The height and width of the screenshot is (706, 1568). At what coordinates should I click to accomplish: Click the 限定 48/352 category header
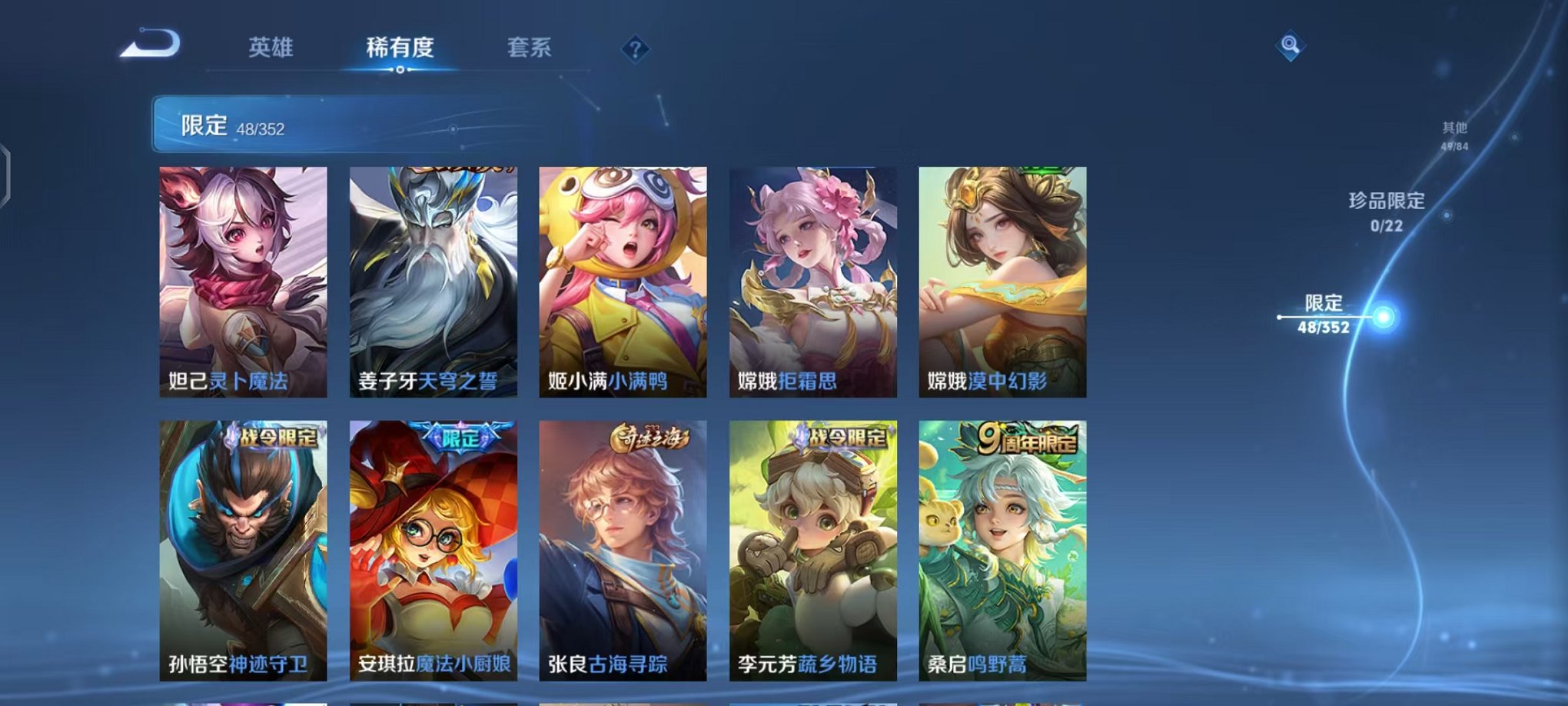coord(231,123)
